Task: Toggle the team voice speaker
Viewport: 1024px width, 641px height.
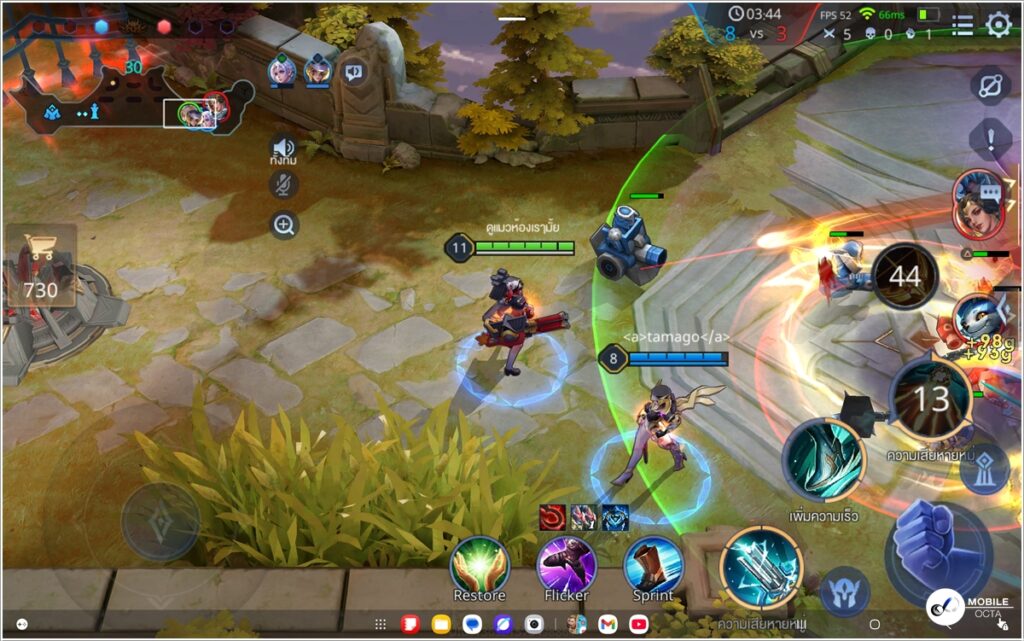Action: click(284, 147)
